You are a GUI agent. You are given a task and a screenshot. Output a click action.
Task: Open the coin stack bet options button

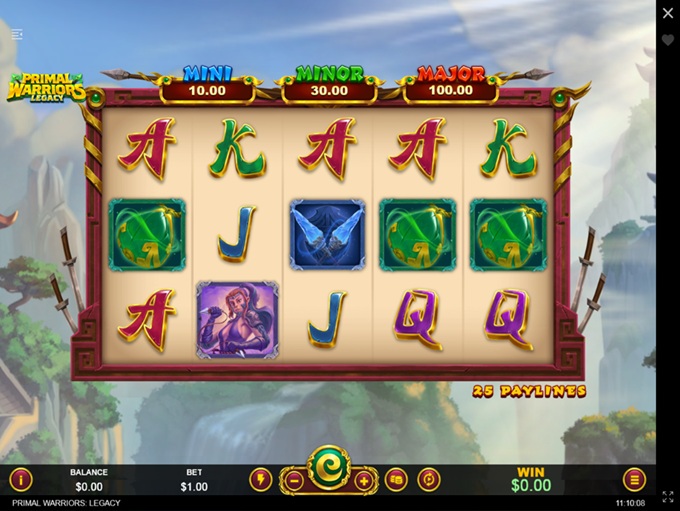pos(396,479)
